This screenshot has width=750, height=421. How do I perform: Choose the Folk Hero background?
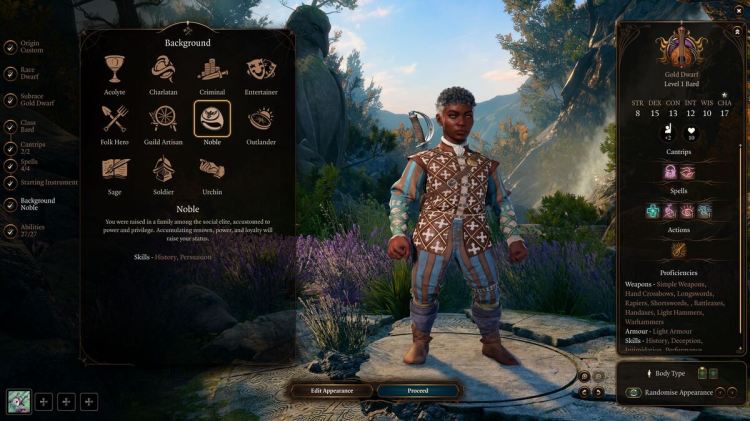114,119
